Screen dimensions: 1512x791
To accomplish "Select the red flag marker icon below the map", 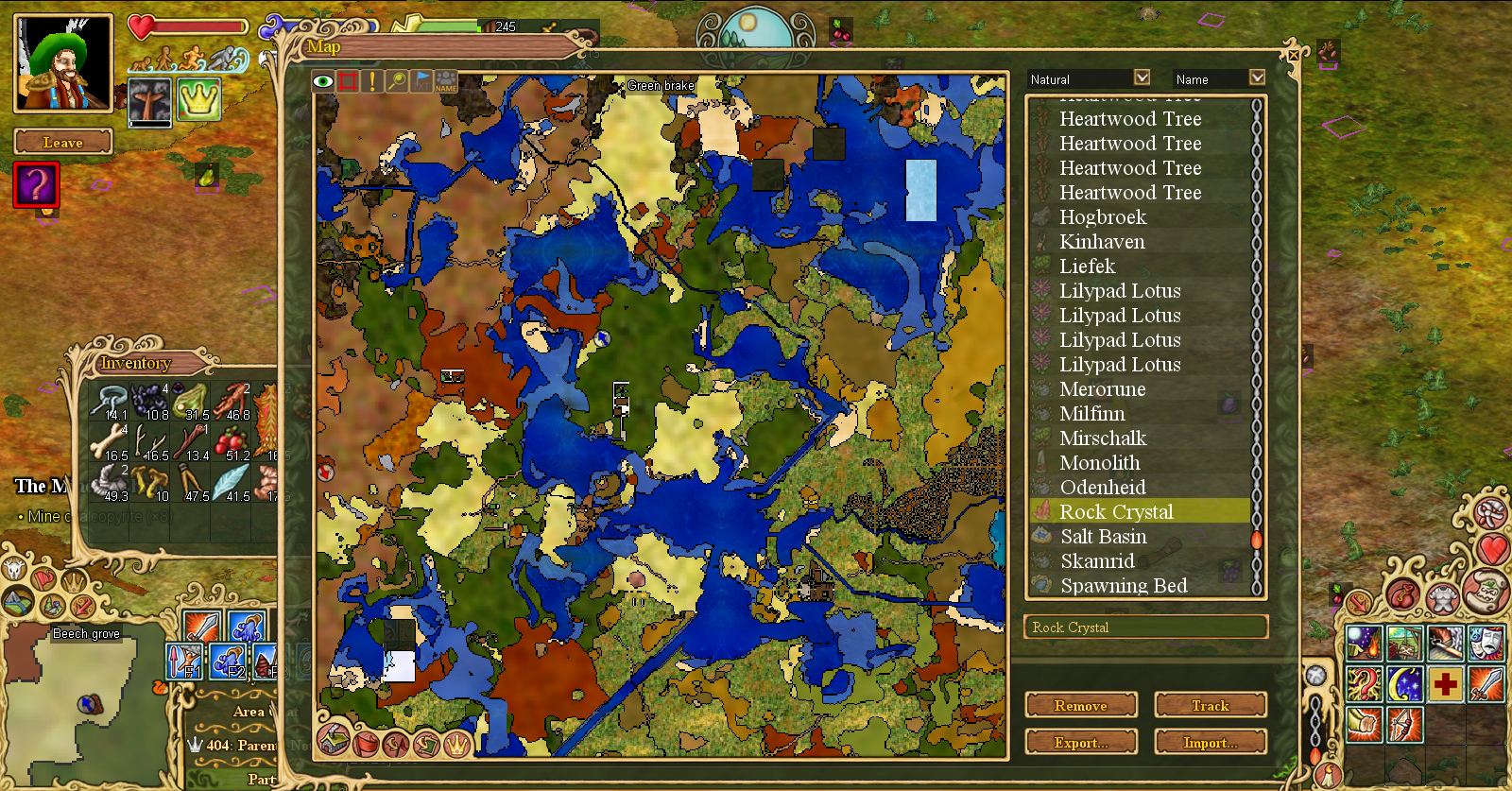I will pyautogui.click(x=367, y=745).
